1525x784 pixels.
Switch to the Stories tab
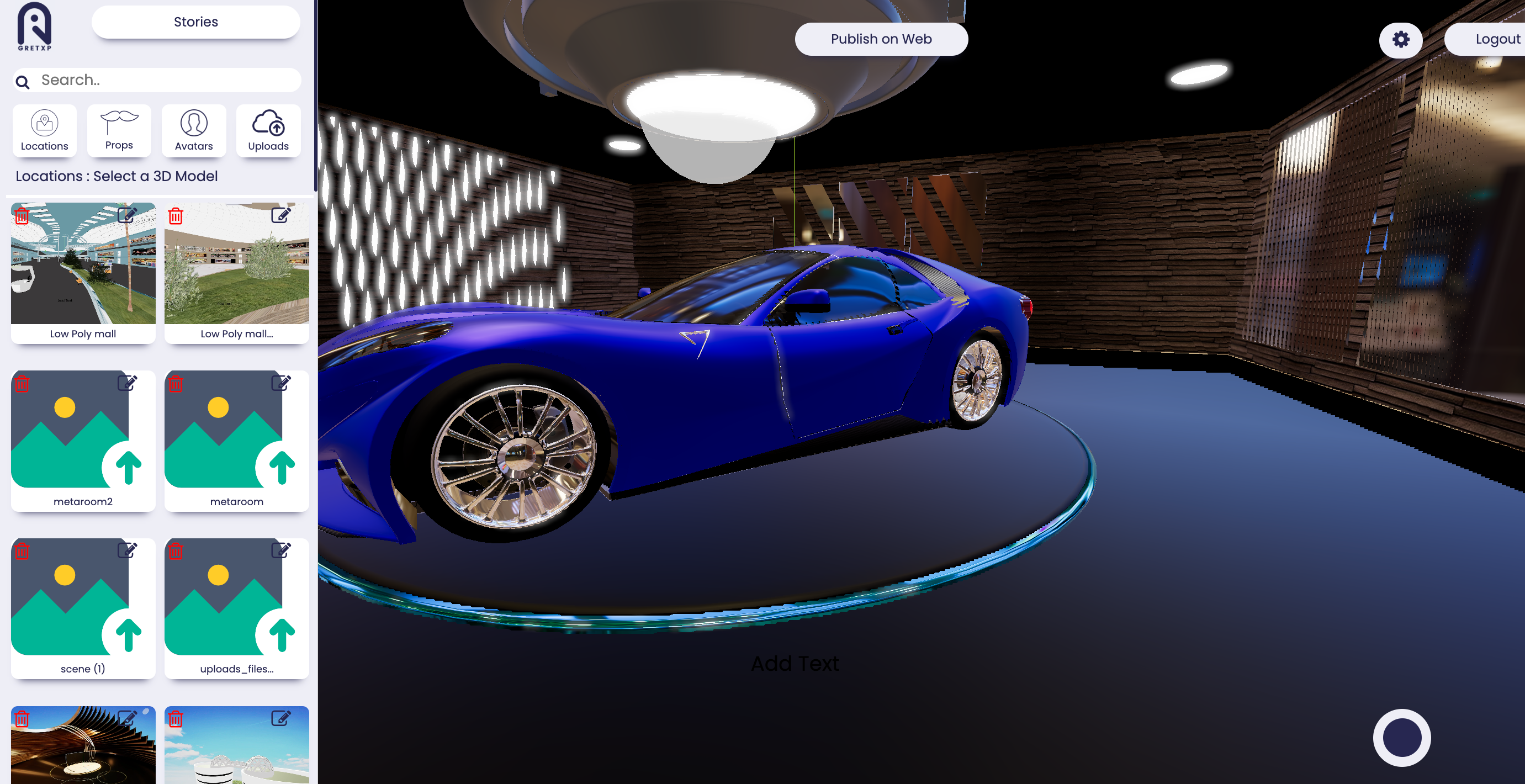tap(195, 22)
